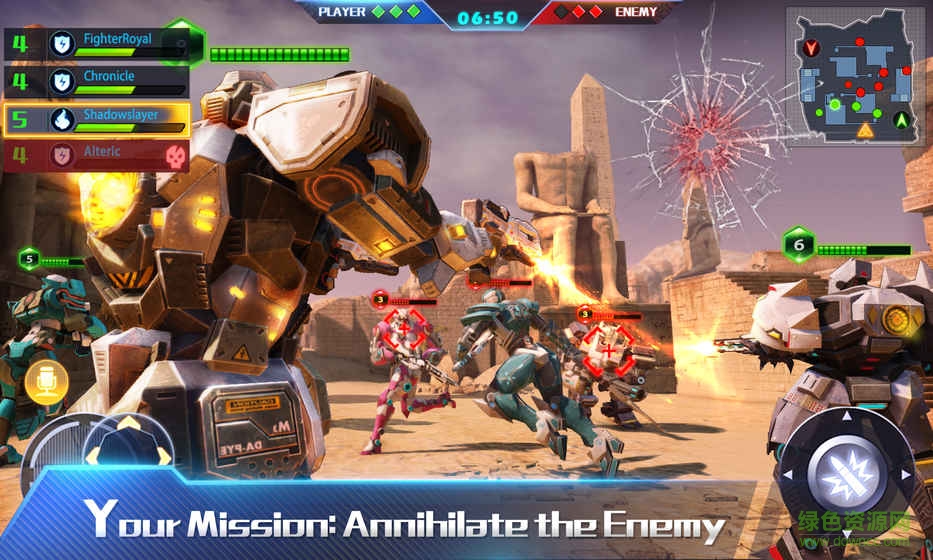Image resolution: width=933 pixels, height=560 pixels.
Task: Open the minimap
Action: click(854, 78)
